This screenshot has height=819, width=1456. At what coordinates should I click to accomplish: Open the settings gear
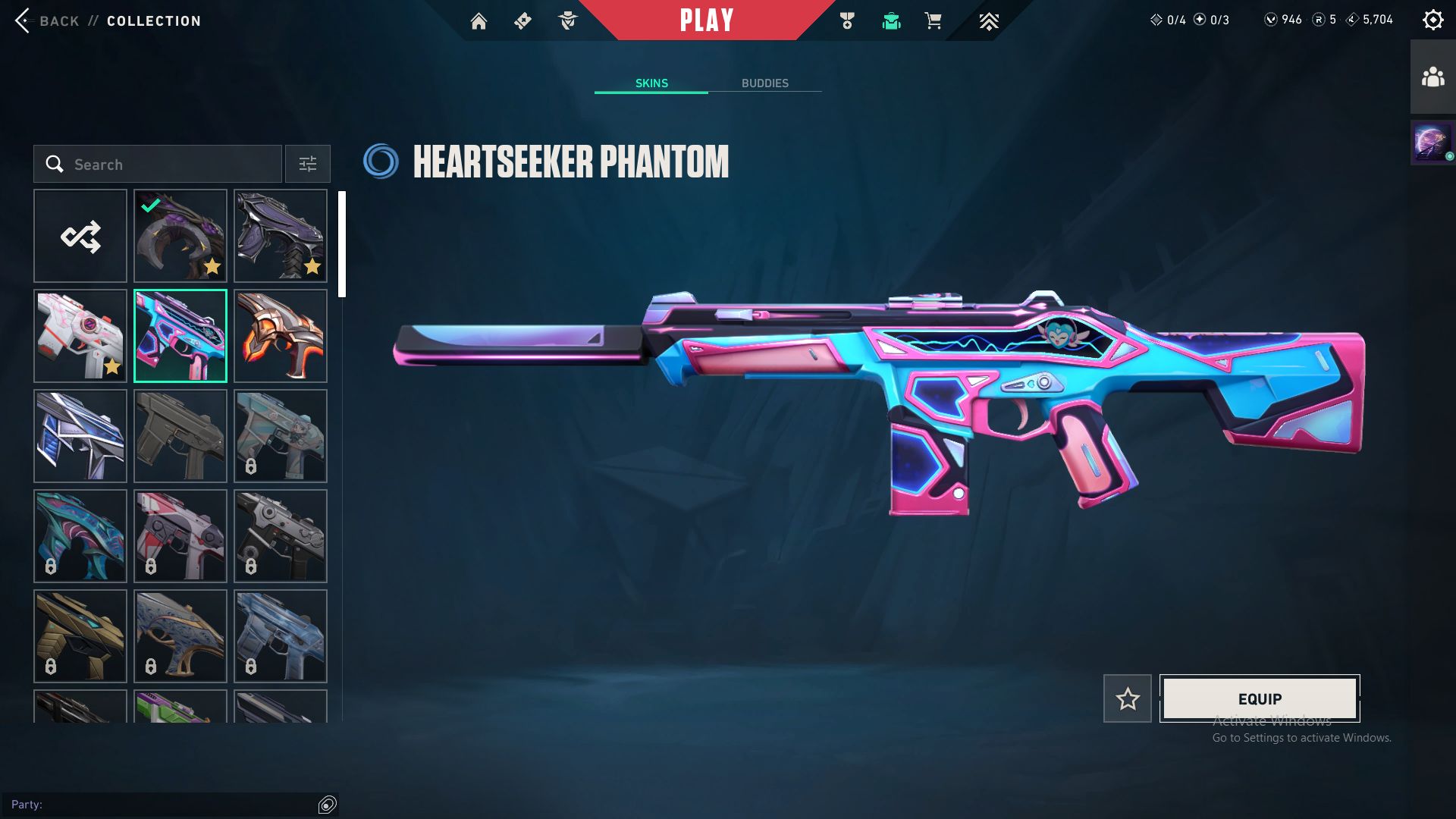(1432, 20)
